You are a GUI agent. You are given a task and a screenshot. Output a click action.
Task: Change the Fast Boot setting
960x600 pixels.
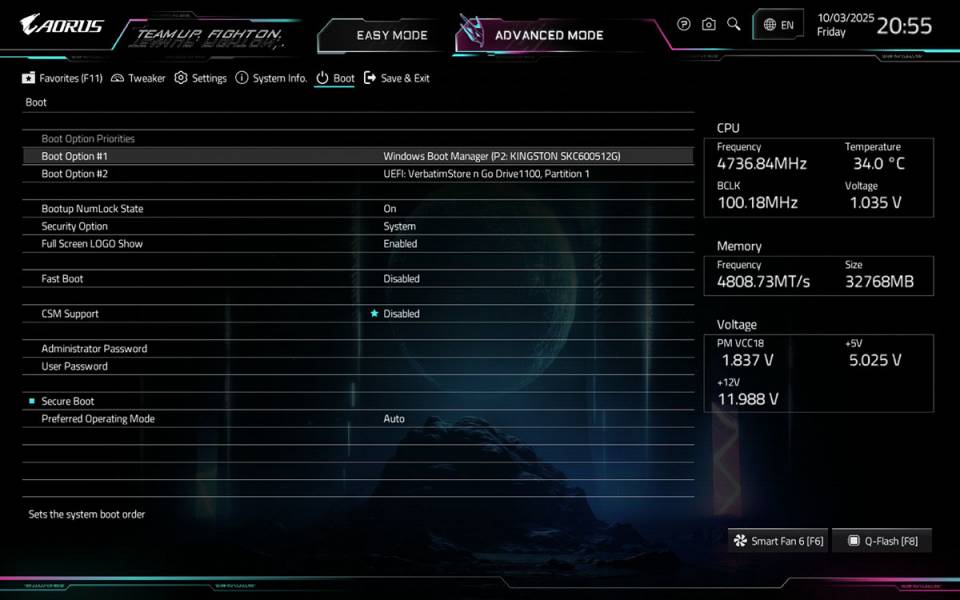[401, 279]
